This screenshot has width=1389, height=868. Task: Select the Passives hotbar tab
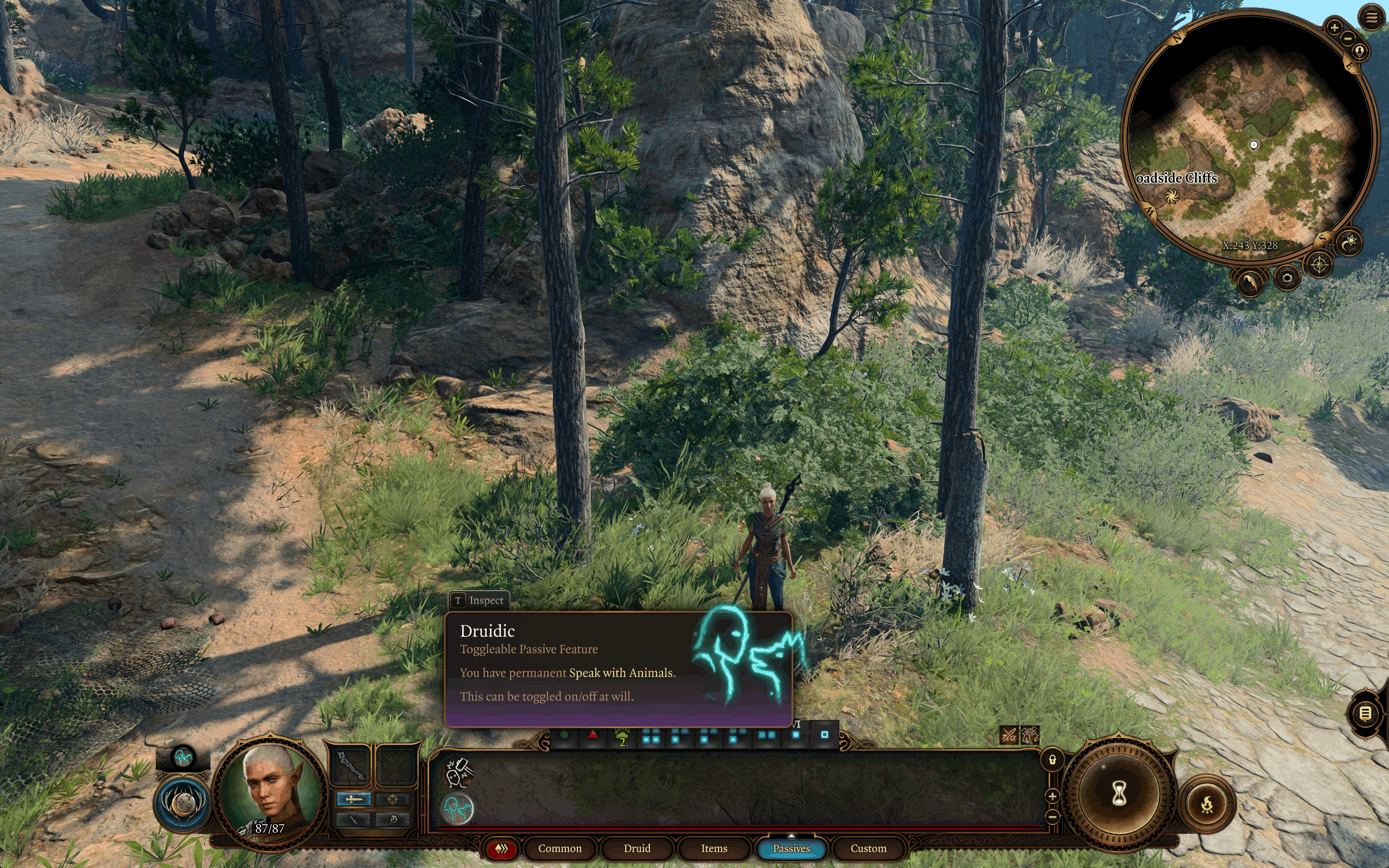coord(791,848)
